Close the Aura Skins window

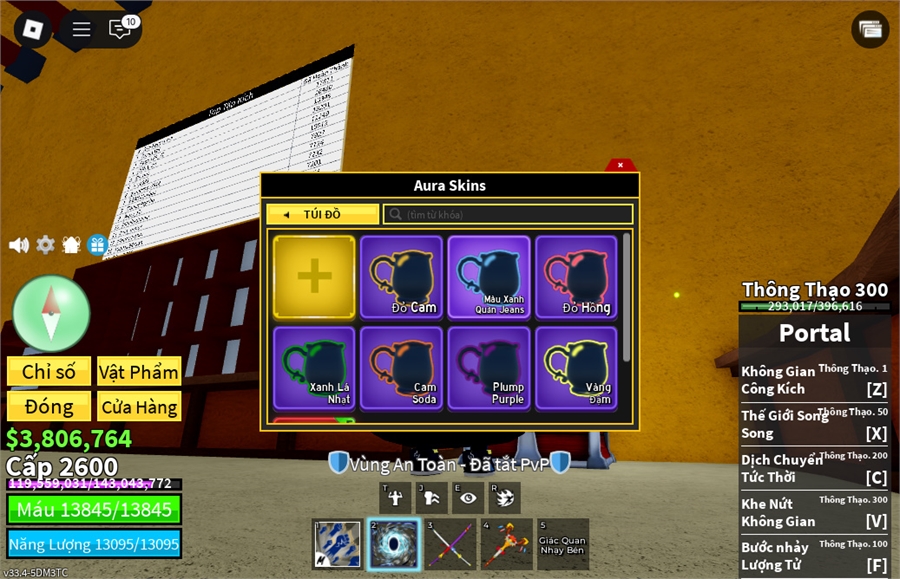click(x=620, y=165)
